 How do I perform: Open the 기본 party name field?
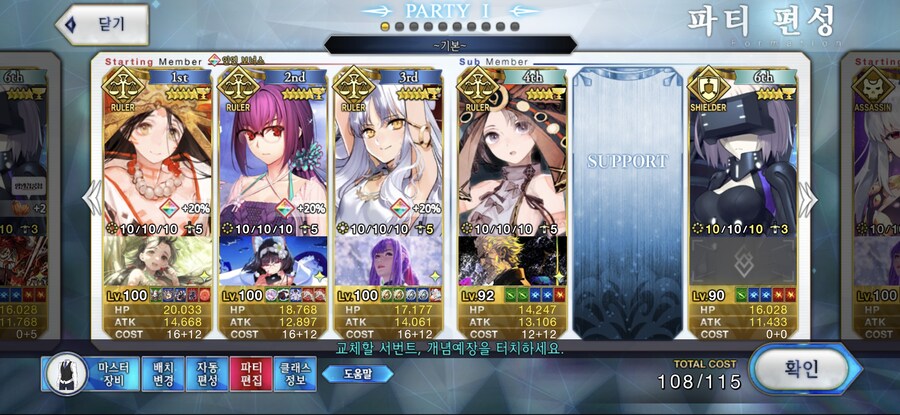point(450,45)
